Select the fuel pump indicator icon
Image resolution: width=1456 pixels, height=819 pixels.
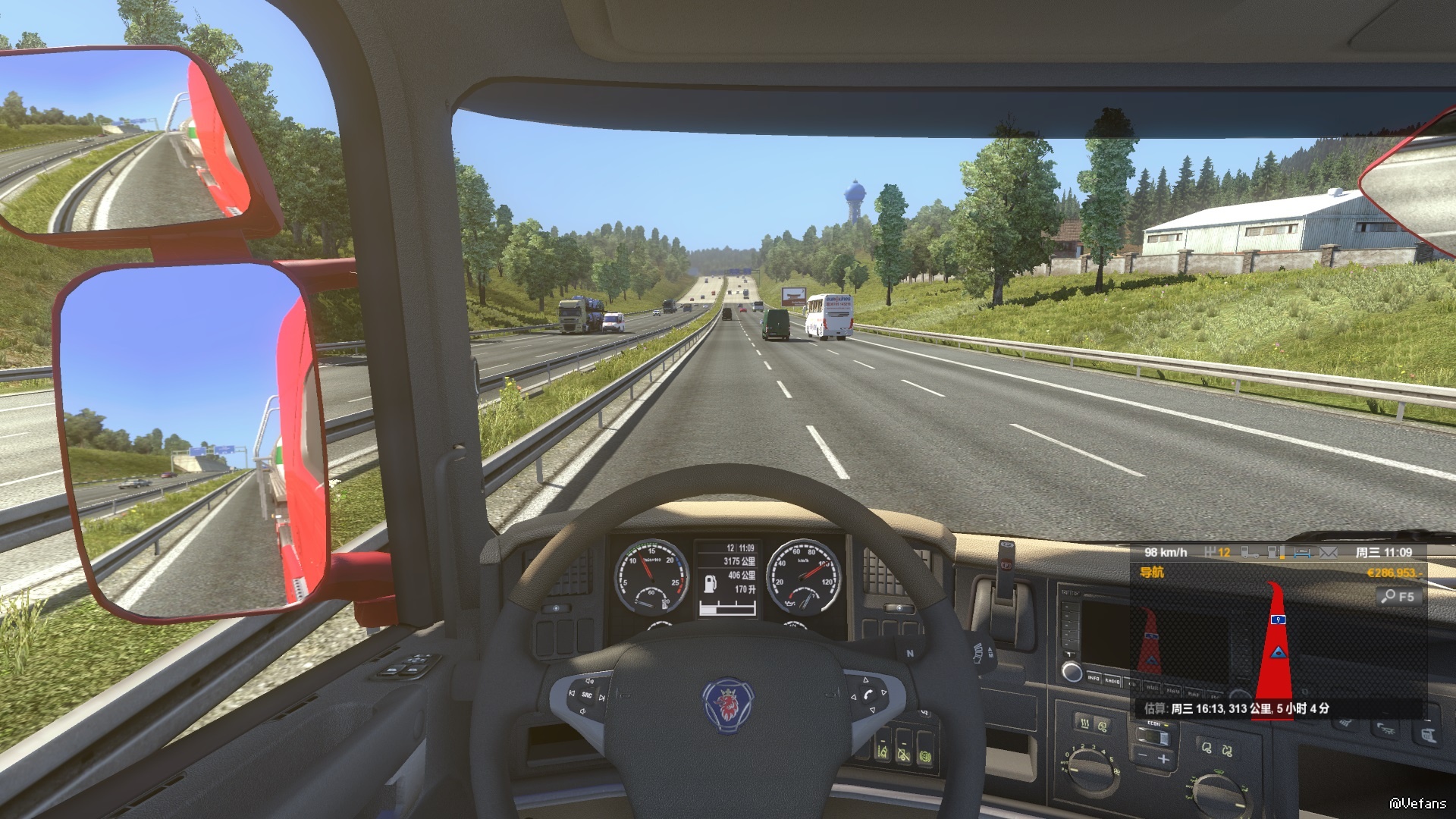point(711,582)
